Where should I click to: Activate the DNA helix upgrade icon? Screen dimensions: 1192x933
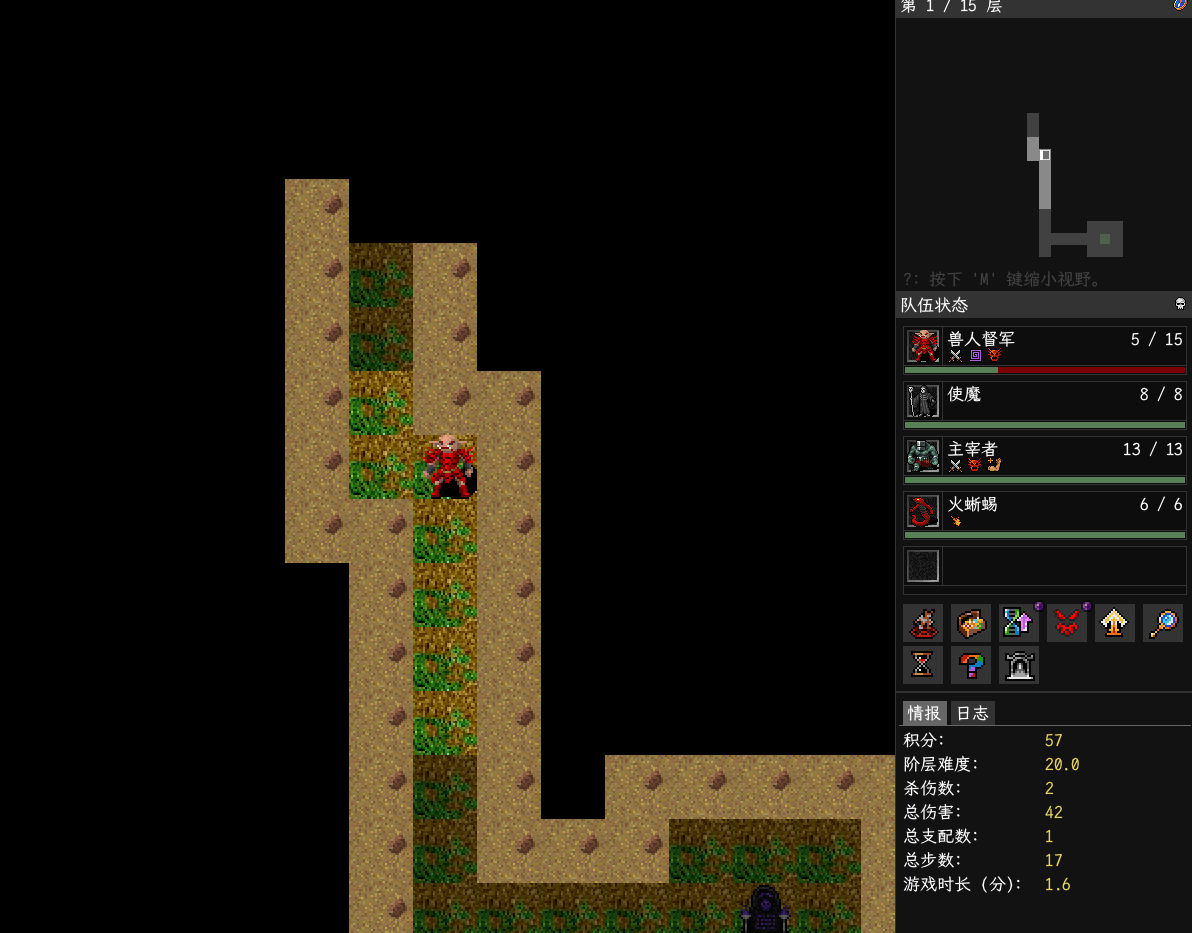coord(1019,623)
